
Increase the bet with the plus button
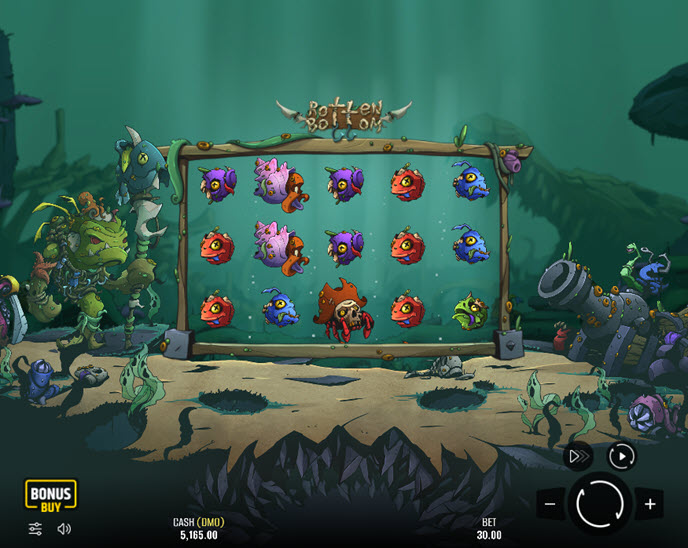[649, 504]
